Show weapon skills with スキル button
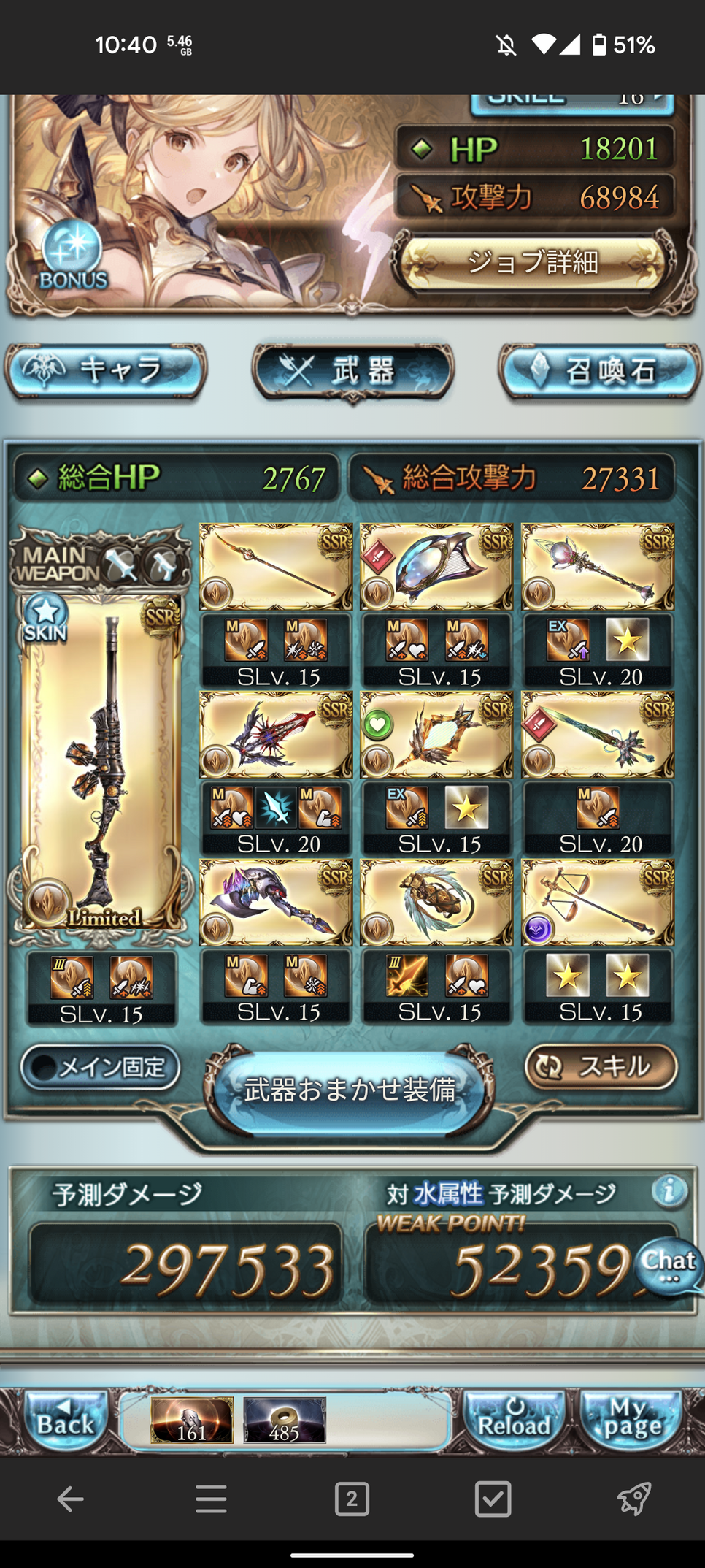Viewport: 705px width, 1568px height. click(601, 1066)
